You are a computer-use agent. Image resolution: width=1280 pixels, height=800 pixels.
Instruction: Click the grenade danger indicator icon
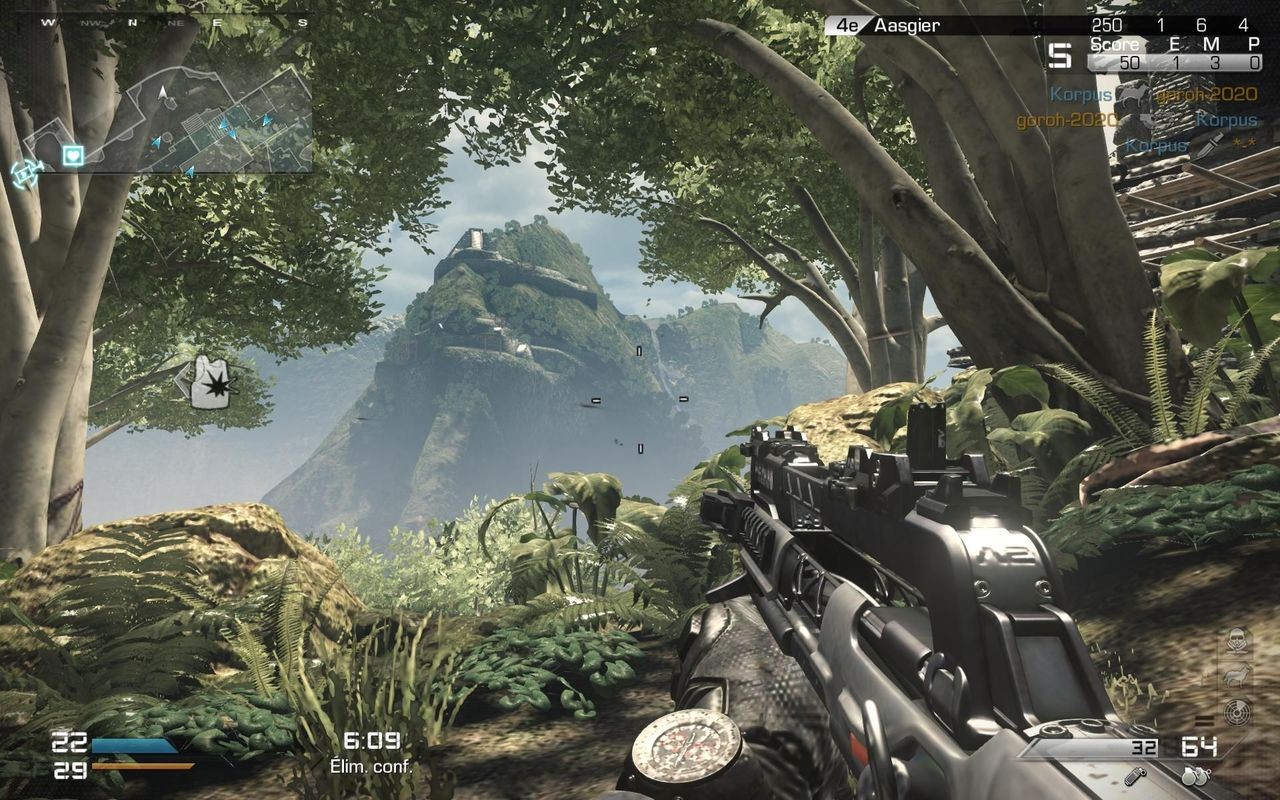pyautogui.click(x=213, y=381)
